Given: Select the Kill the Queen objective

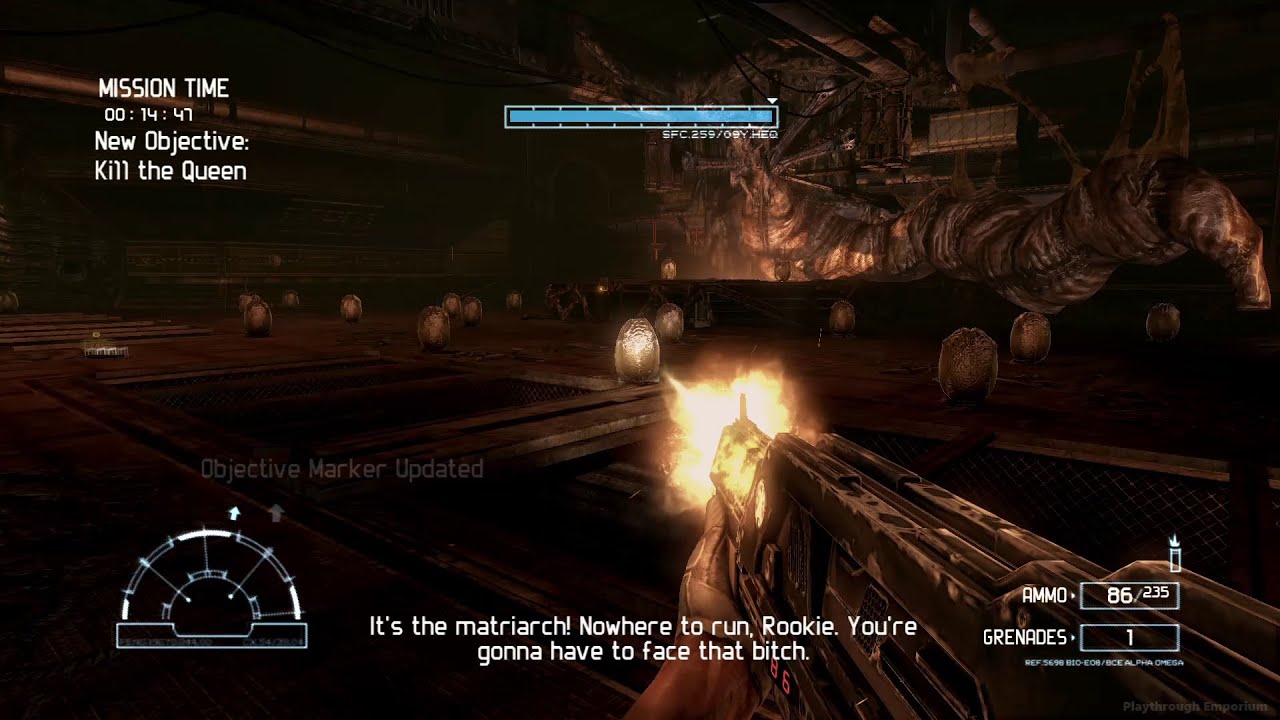Looking at the screenshot, I should pos(170,171).
